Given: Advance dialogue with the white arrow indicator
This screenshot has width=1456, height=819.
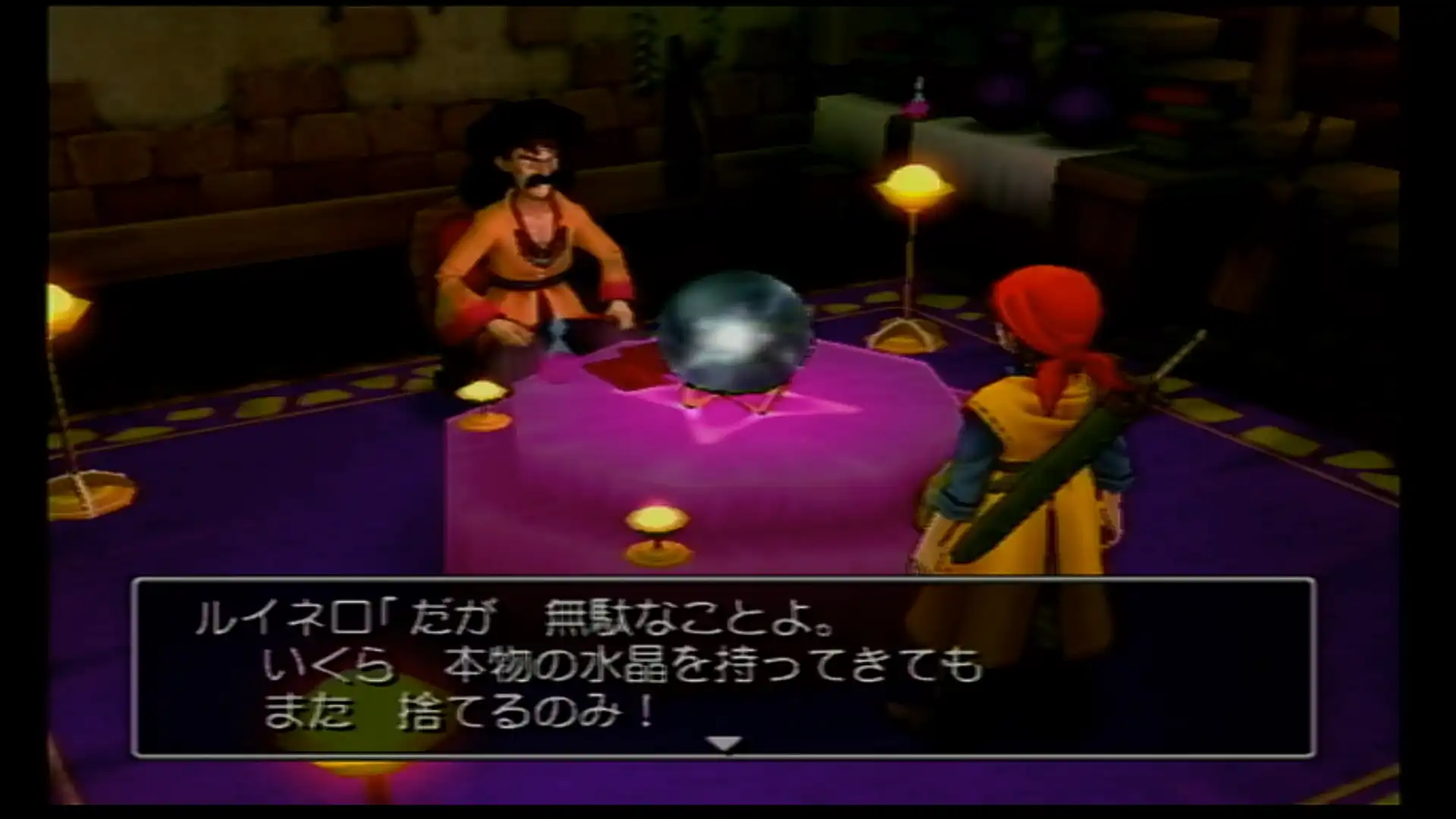Looking at the screenshot, I should (x=724, y=744).
